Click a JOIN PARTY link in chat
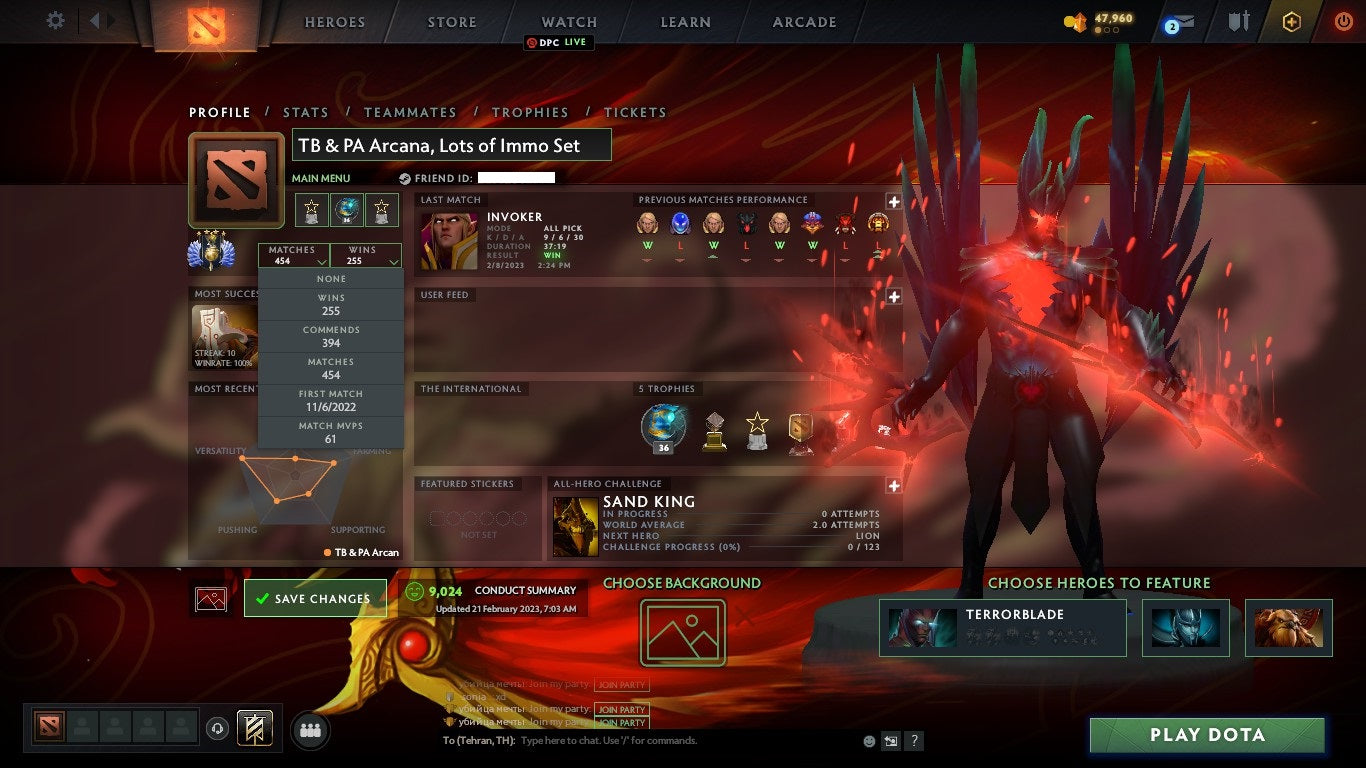Viewport: 1366px width, 768px height. pos(623,710)
